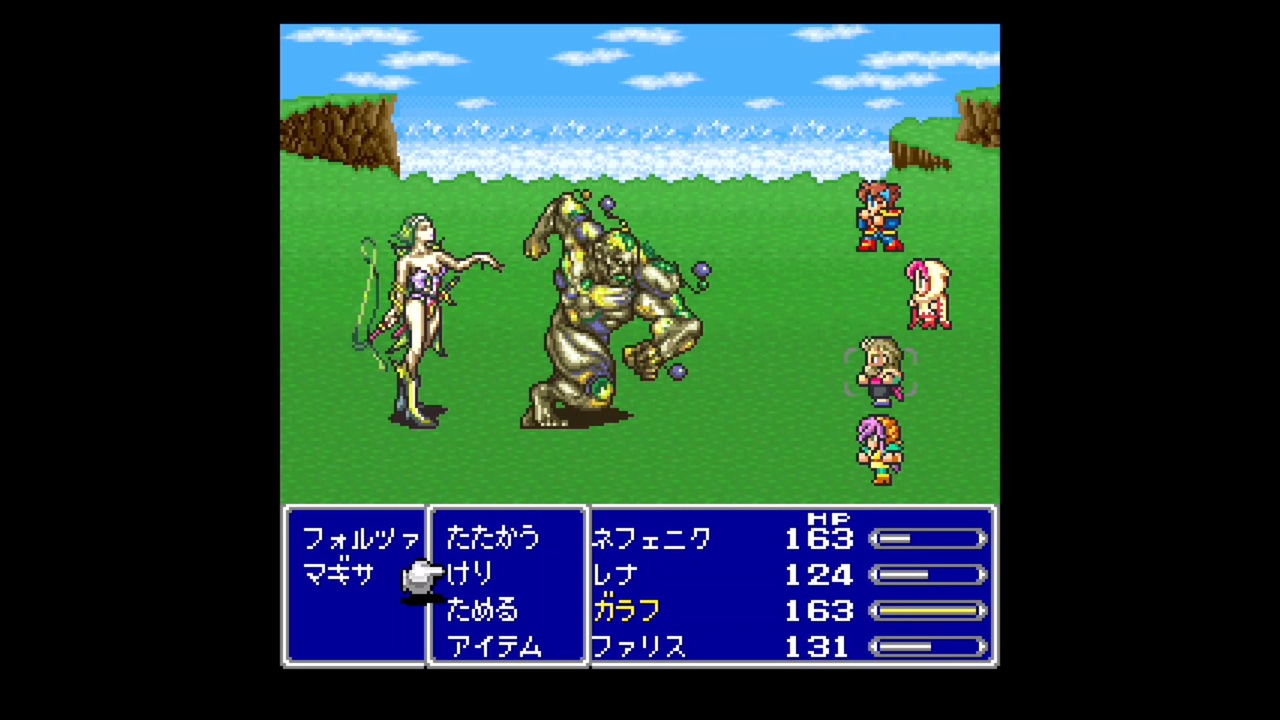Select ためる (Focus) in the command window
Viewport: 1280px width, 720px height.
[482, 610]
